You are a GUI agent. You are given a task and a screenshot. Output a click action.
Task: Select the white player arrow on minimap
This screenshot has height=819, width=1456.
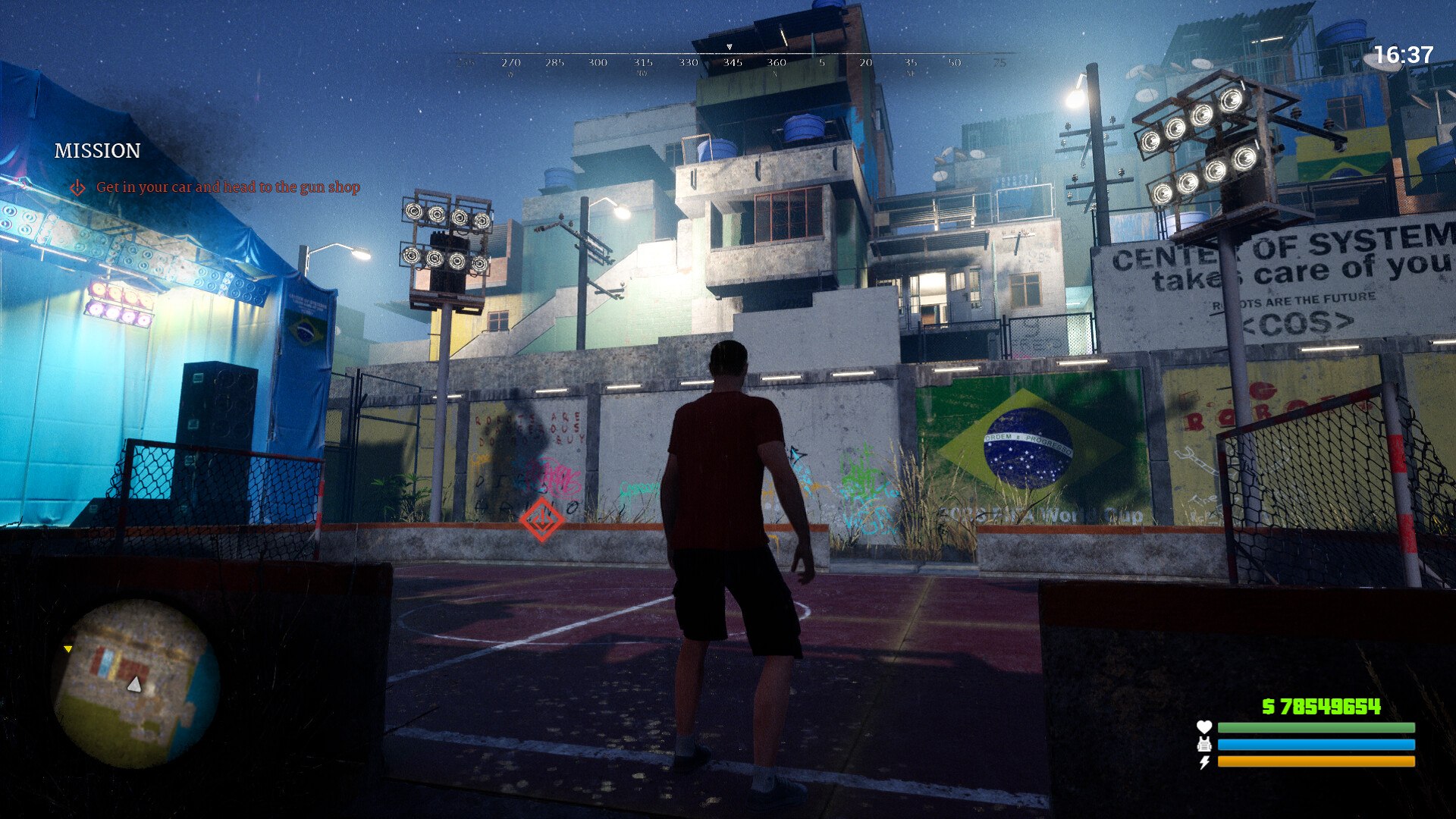[134, 685]
